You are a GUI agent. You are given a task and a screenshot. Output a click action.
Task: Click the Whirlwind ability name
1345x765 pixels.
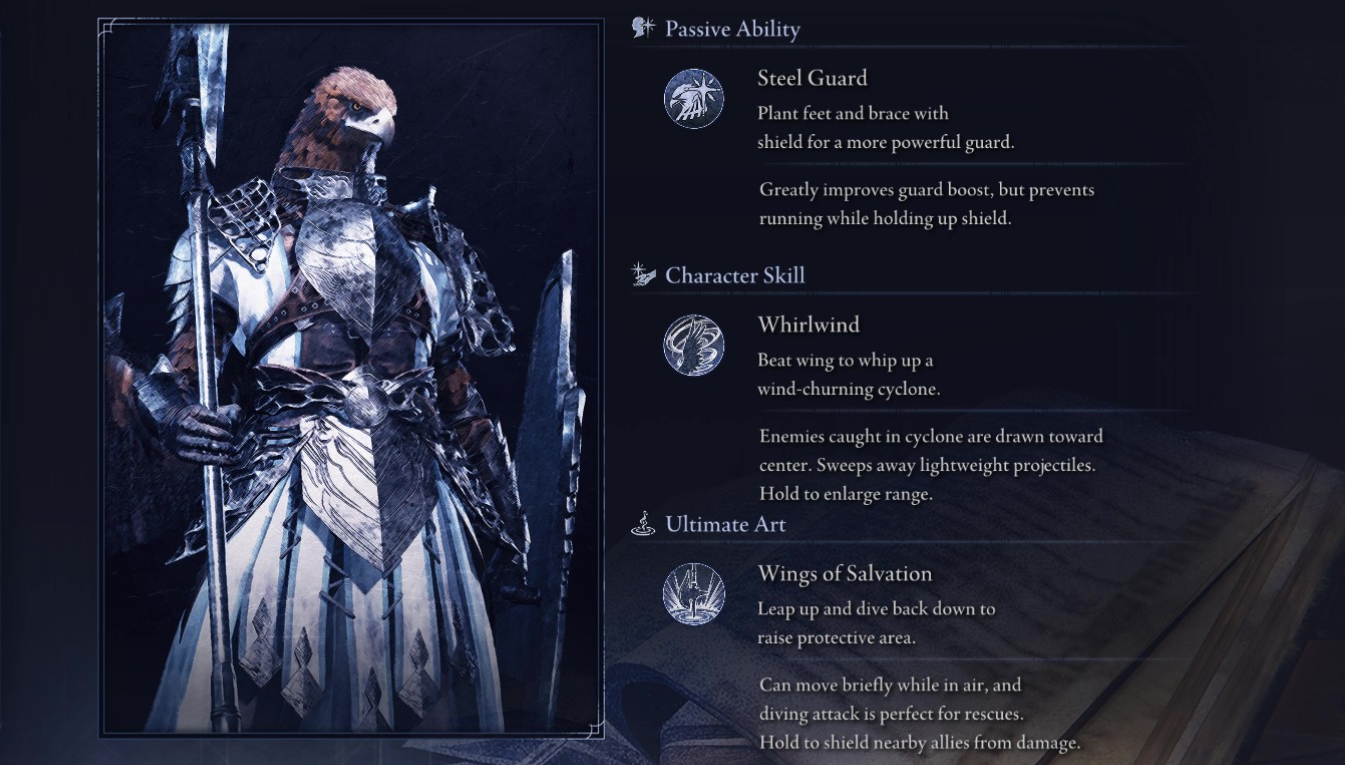[807, 324]
